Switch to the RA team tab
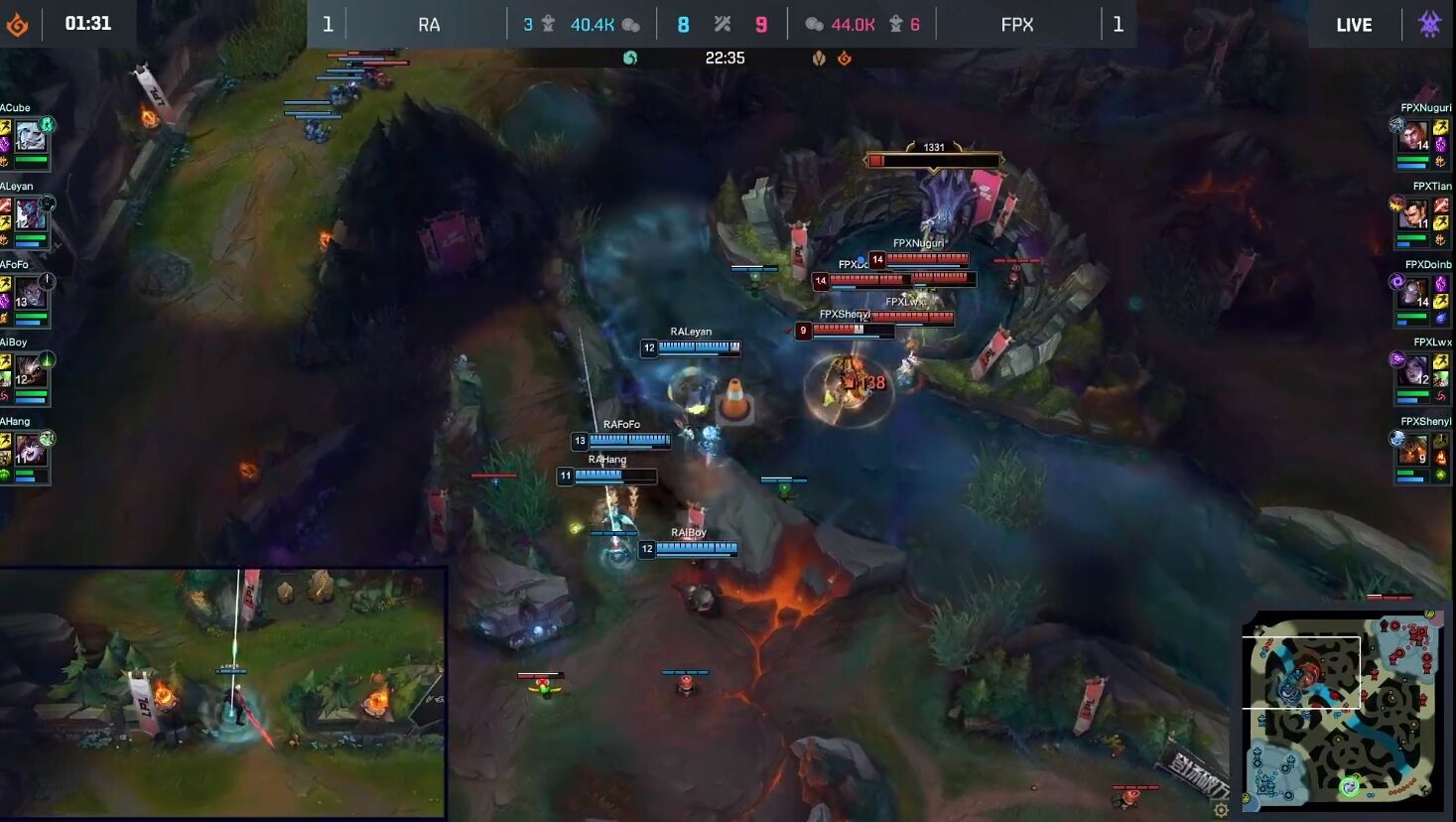The width and height of the screenshot is (1456, 822). pyautogui.click(x=427, y=24)
